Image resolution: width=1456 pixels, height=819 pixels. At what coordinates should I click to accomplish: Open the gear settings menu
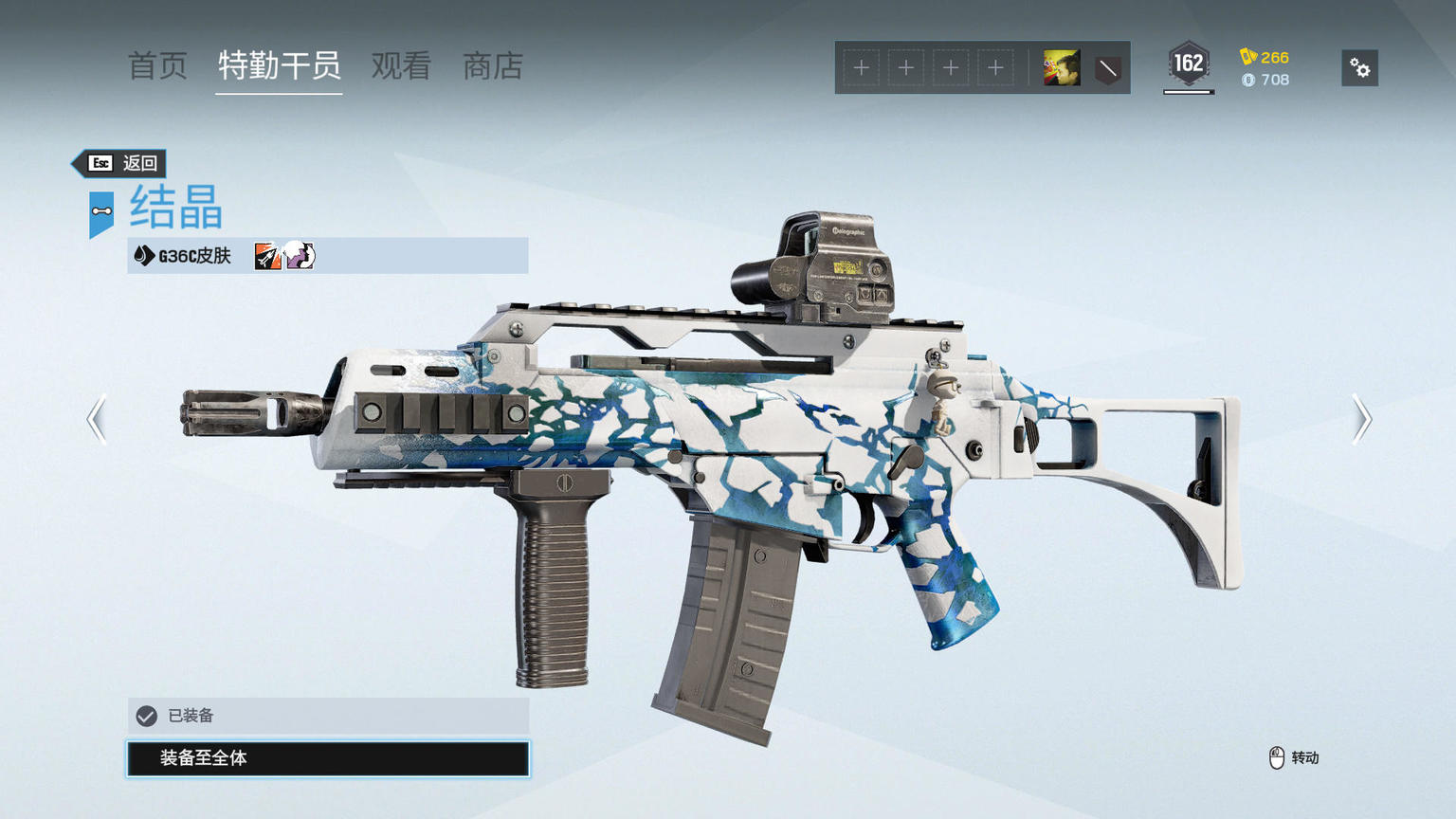pos(1359,68)
